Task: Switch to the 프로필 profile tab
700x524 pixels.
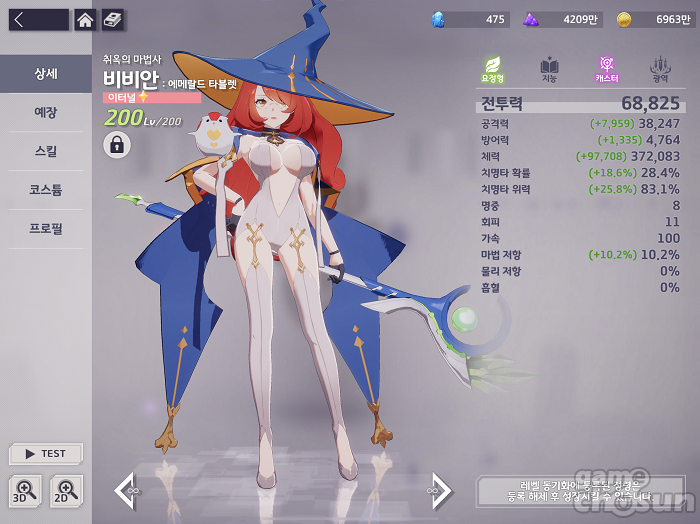Action: [x=46, y=229]
